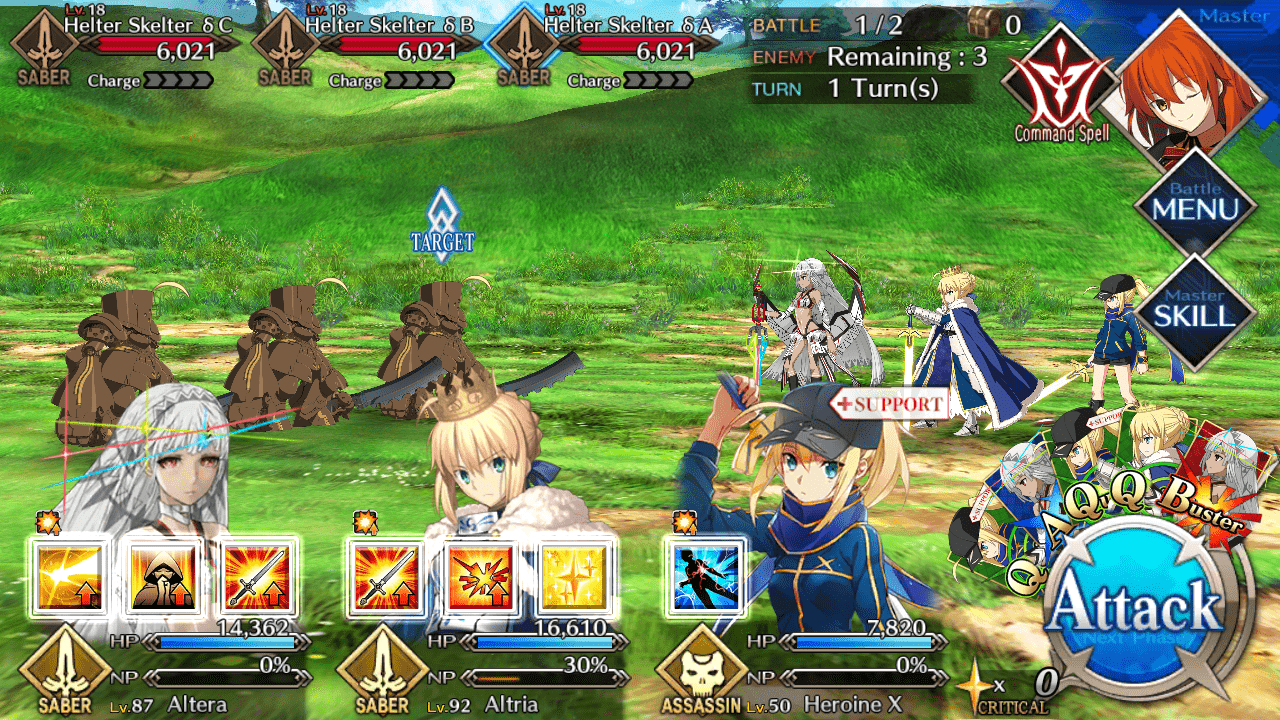Activate Altera's hooded figure skill

[163, 577]
